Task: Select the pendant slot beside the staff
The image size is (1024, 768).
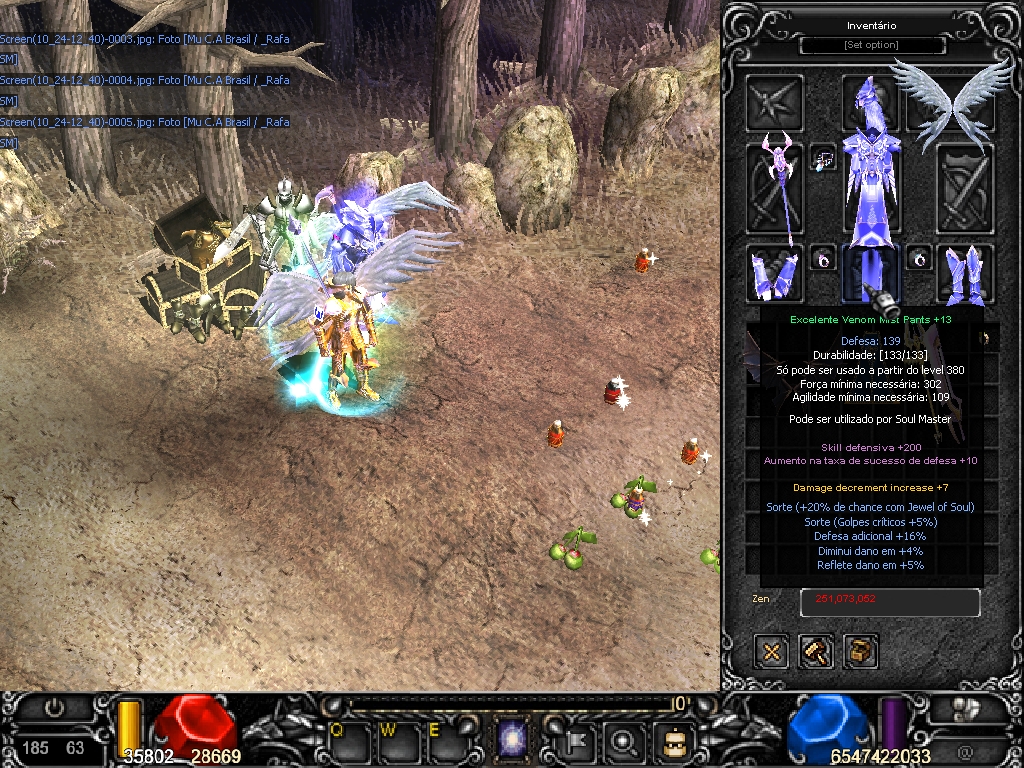Action: point(824,159)
